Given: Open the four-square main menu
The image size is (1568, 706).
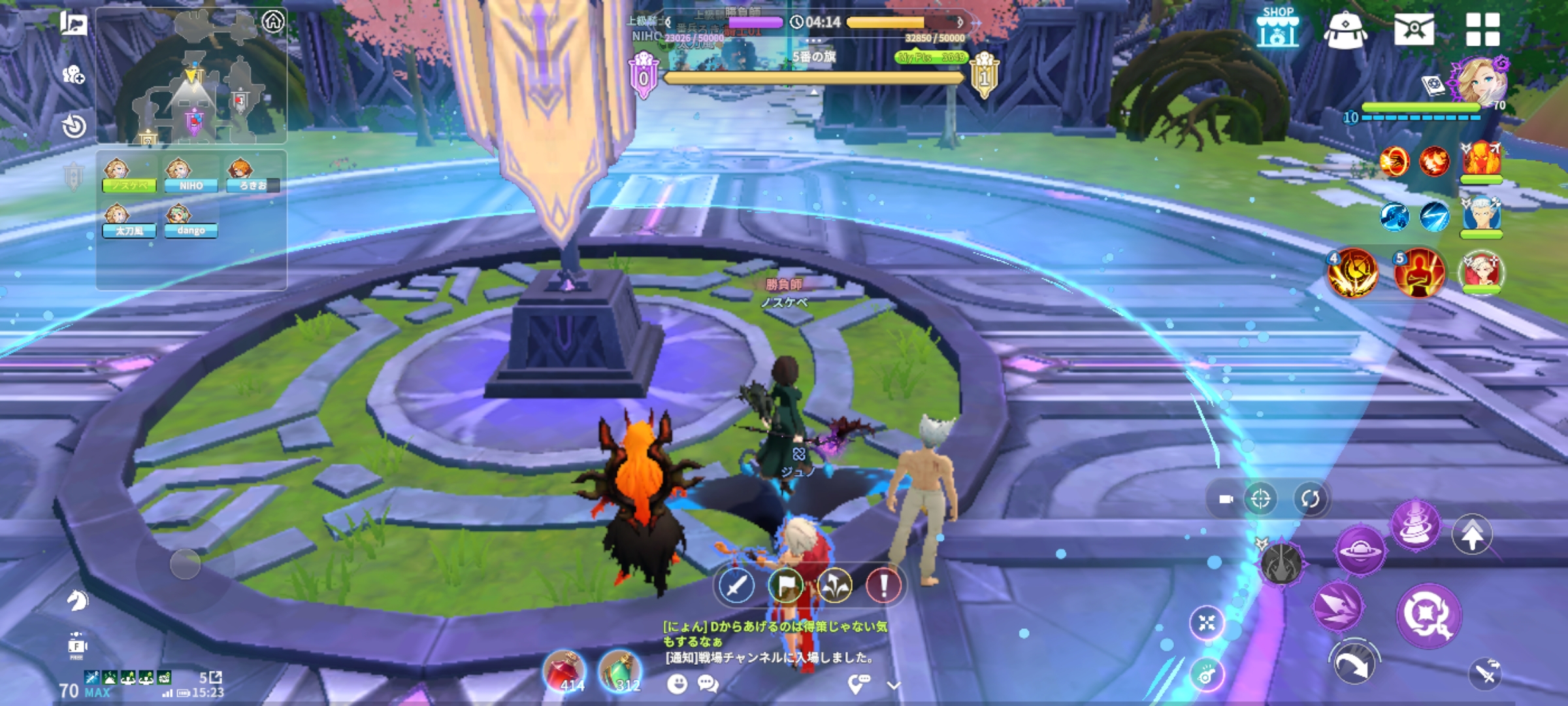Looking at the screenshot, I should click(x=1482, y=29).
